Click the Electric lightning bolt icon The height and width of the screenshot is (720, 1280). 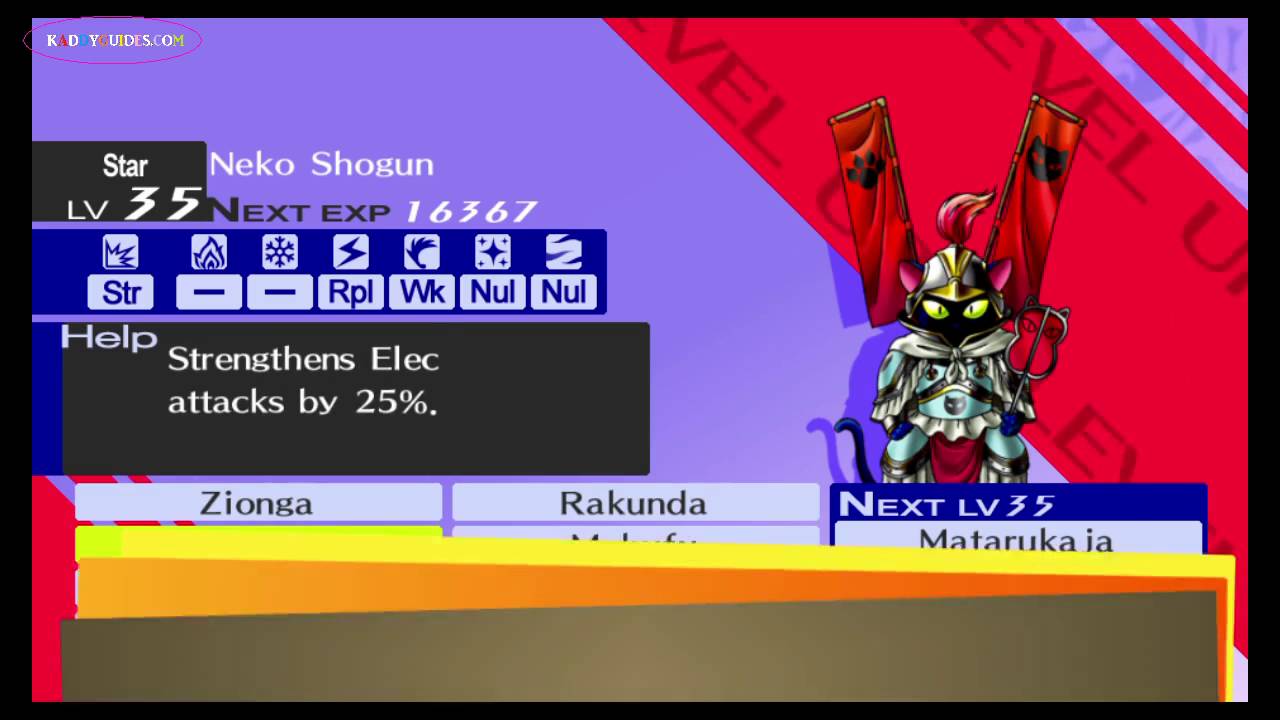pos(350,252)
